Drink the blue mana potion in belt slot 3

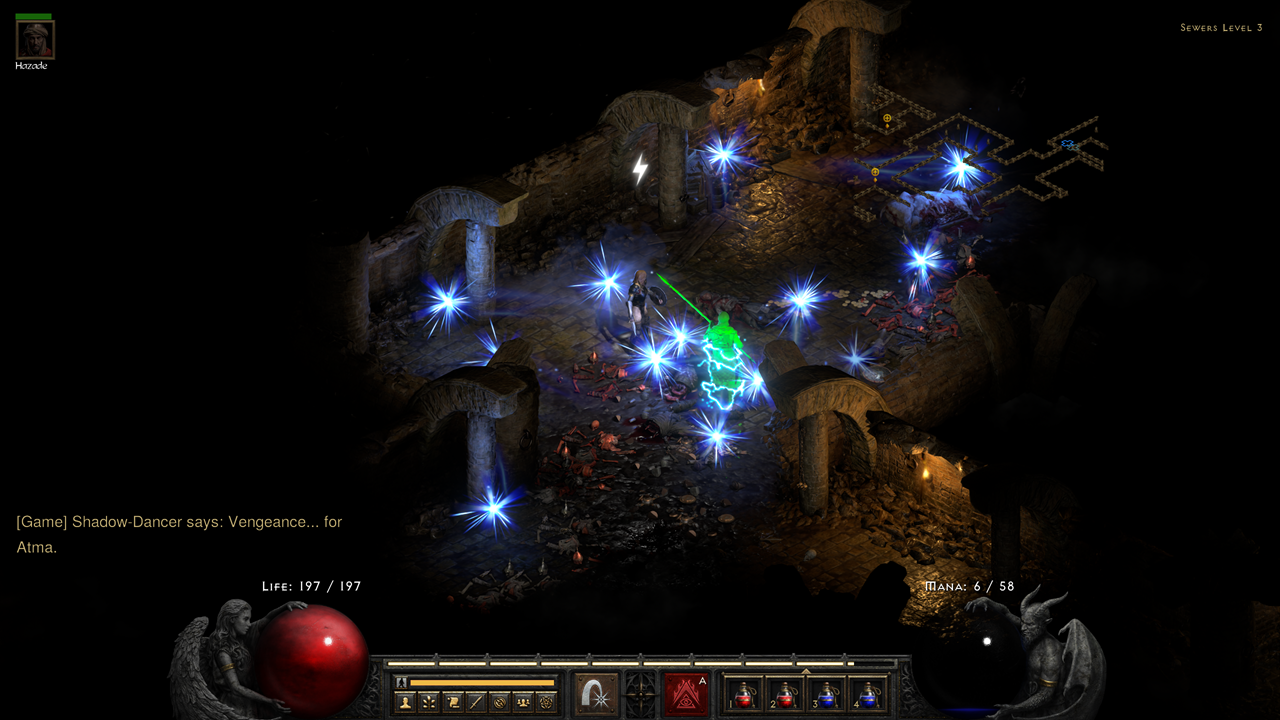(828, 694)
